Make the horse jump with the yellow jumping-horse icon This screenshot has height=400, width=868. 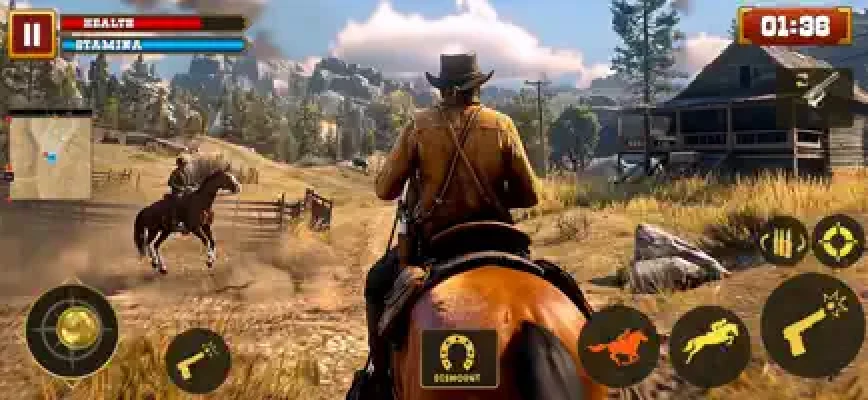[x=709, y=347]
